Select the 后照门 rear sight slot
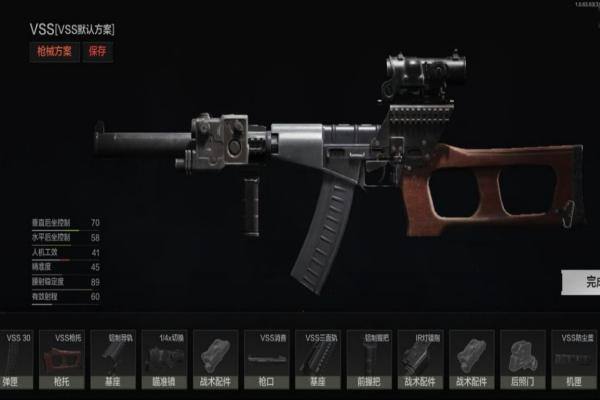 coord(526,359)
